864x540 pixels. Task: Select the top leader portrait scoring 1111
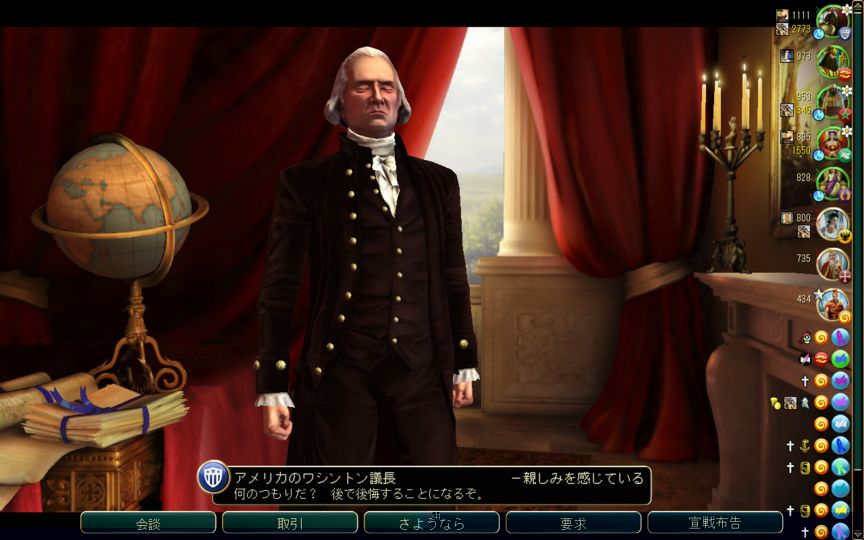tap(832, 21)
